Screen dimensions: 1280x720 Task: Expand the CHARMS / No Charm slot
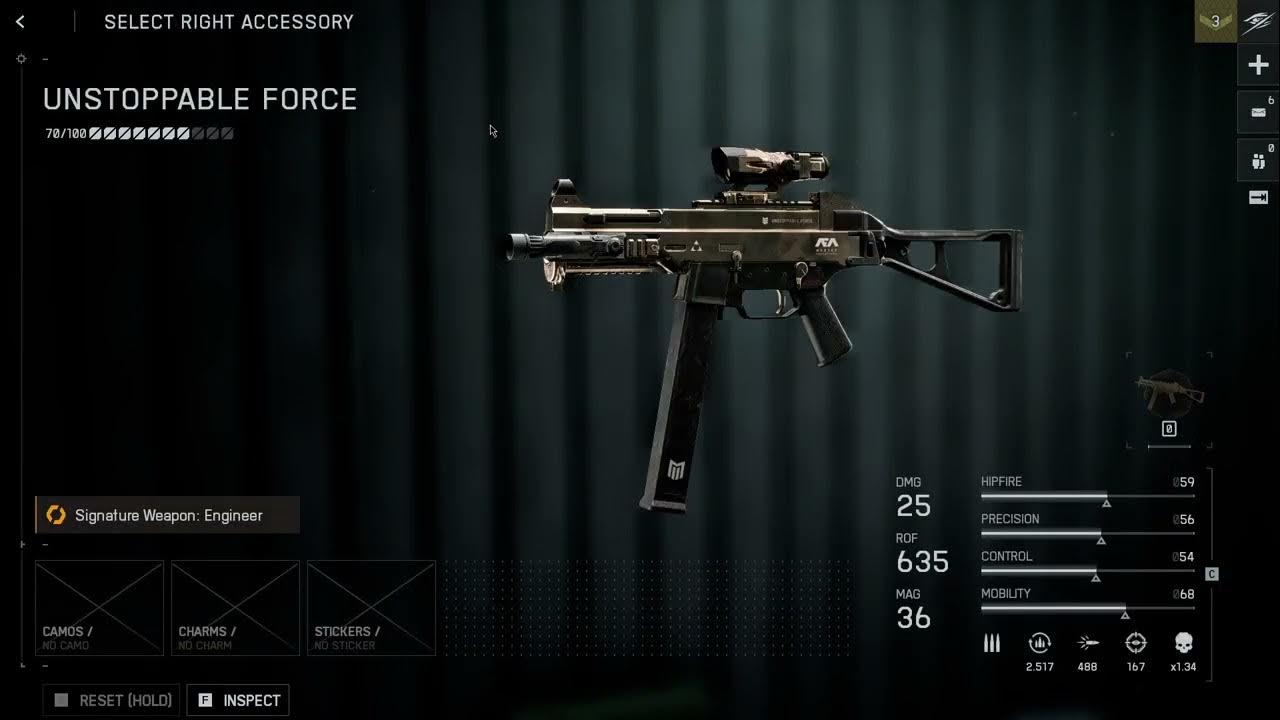[235, 607]
